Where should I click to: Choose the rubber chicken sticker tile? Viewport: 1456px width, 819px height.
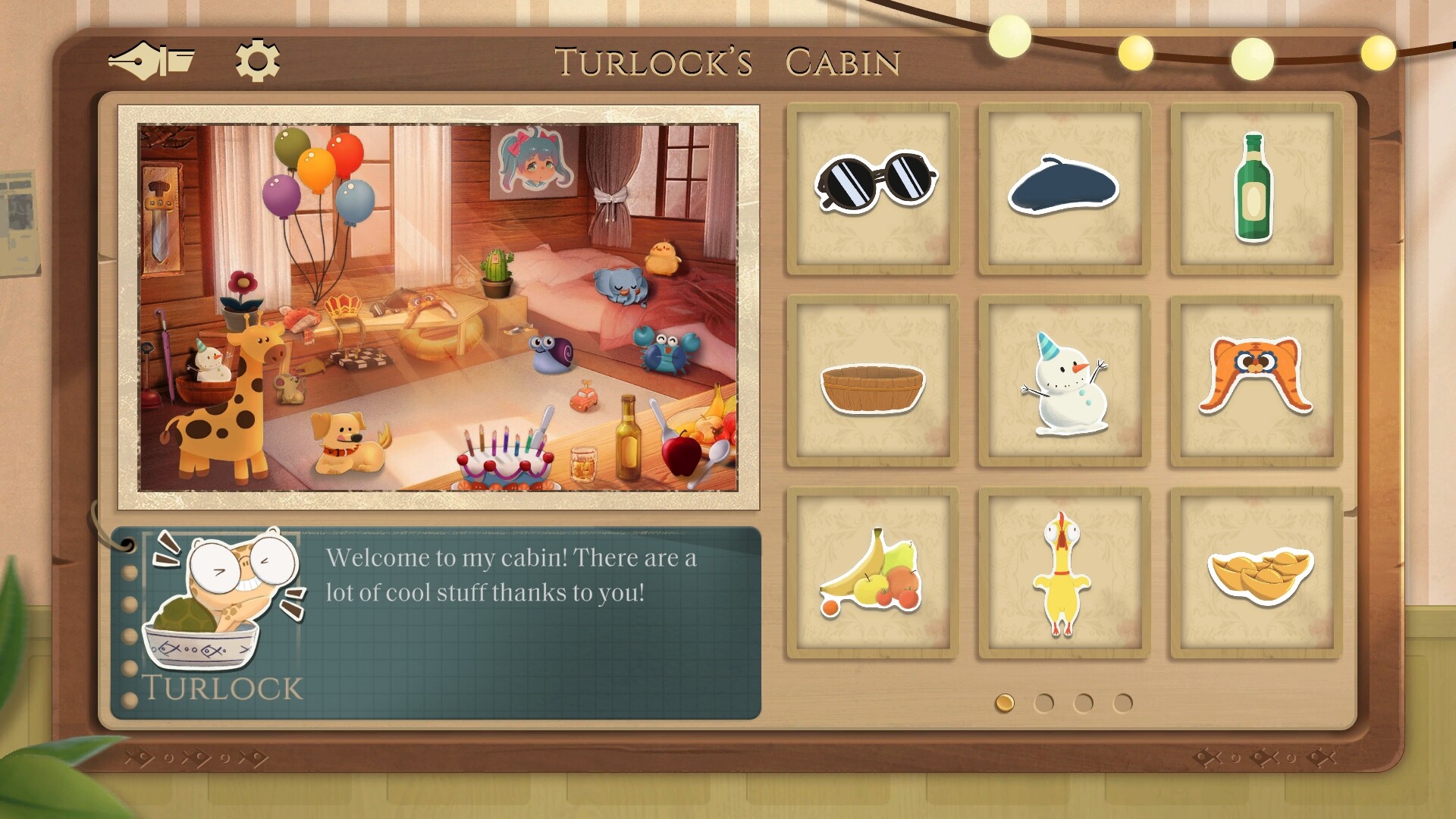pyautogui.click(x=1065, y=573)
